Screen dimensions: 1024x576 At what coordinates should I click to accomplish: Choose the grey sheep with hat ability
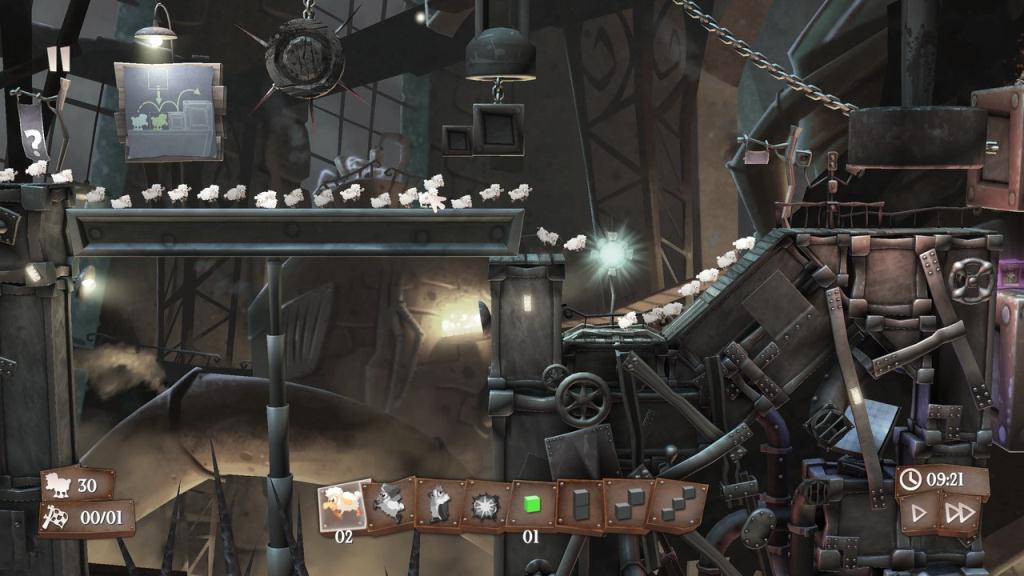tap(390, 504)
